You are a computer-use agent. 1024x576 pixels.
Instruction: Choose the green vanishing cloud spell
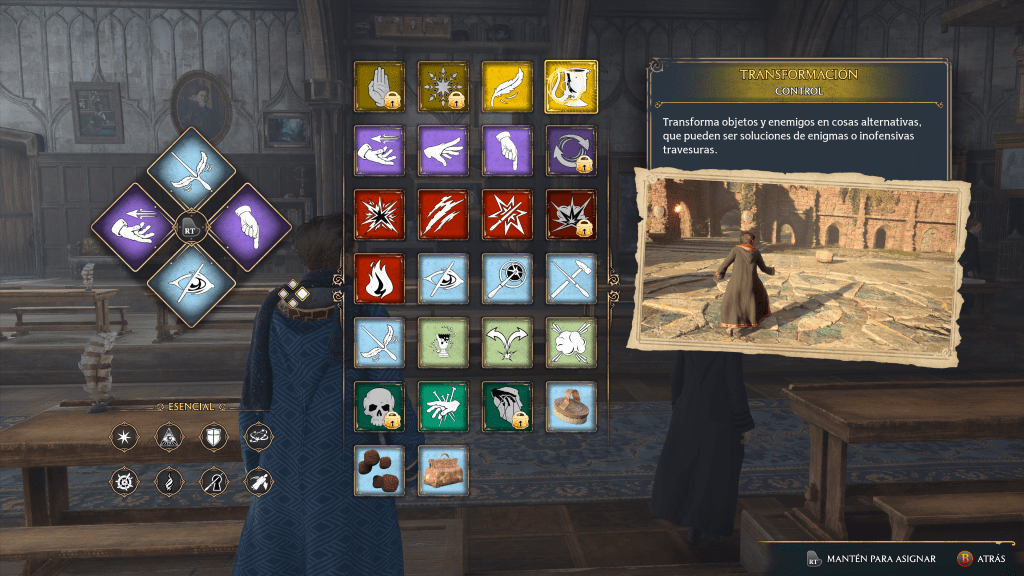tap(571, 342)
